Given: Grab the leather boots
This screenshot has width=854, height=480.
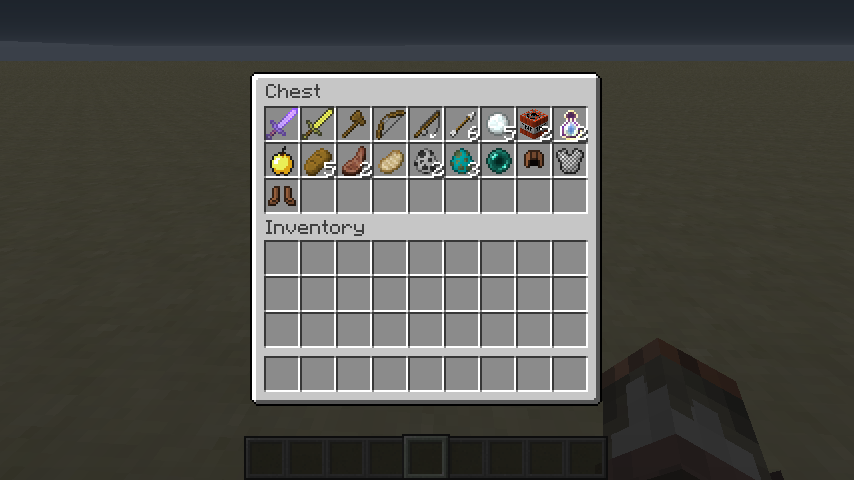Looking at the screenshot, I should pos(282,196).
